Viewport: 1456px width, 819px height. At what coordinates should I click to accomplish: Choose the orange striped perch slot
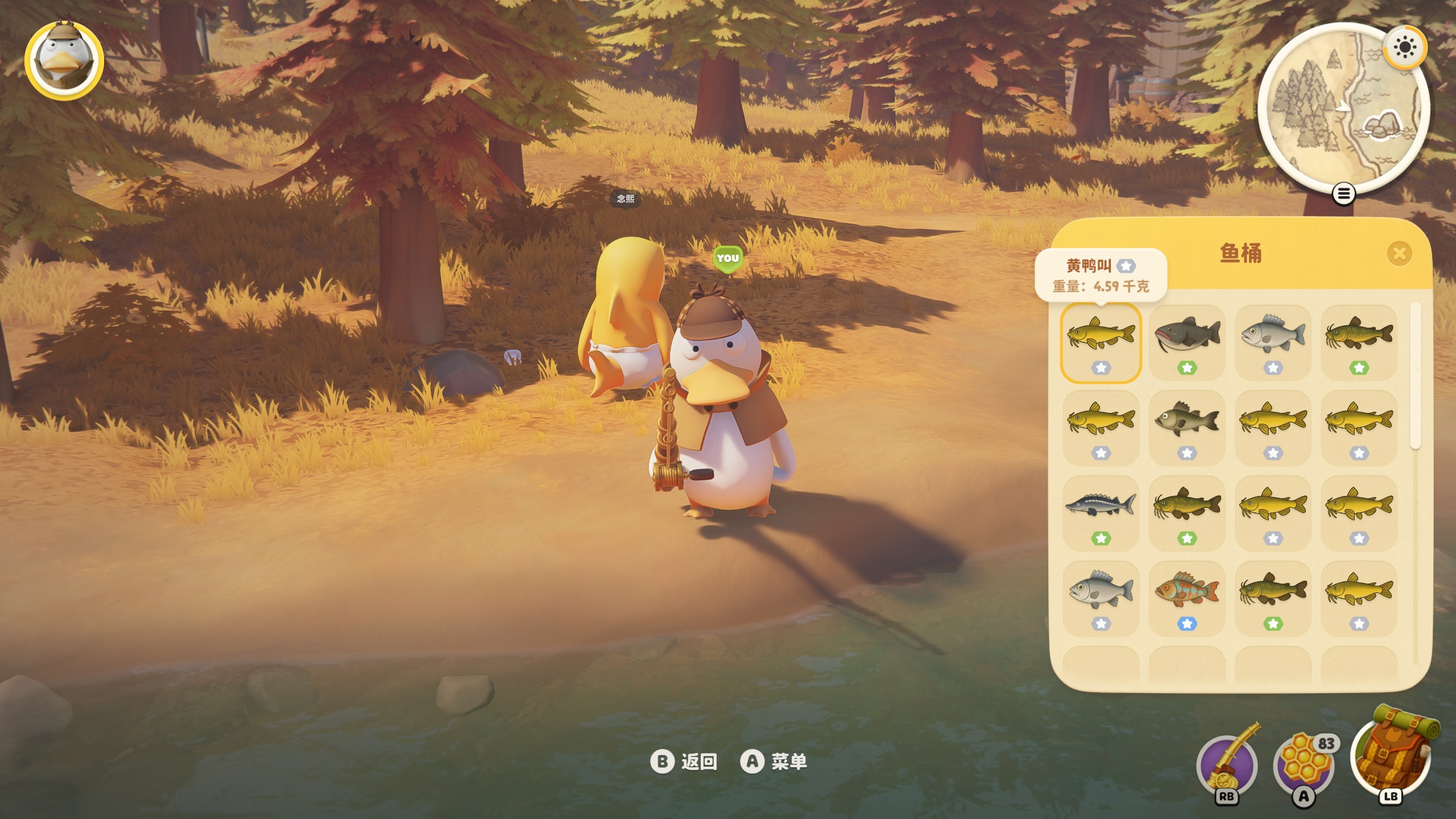pyautogui.click(x=1187, y=598)
